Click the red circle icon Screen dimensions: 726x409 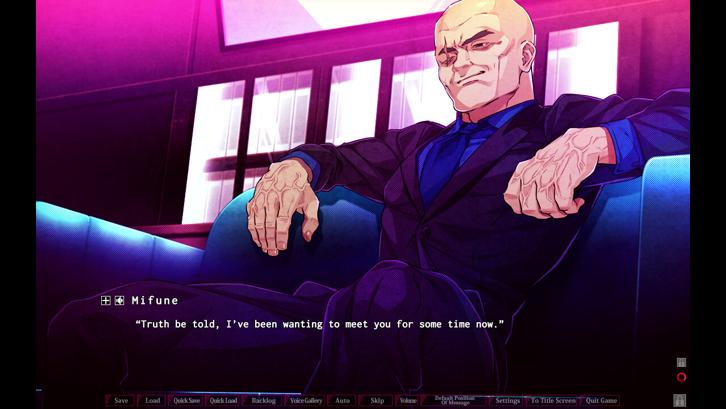[681, 378]
